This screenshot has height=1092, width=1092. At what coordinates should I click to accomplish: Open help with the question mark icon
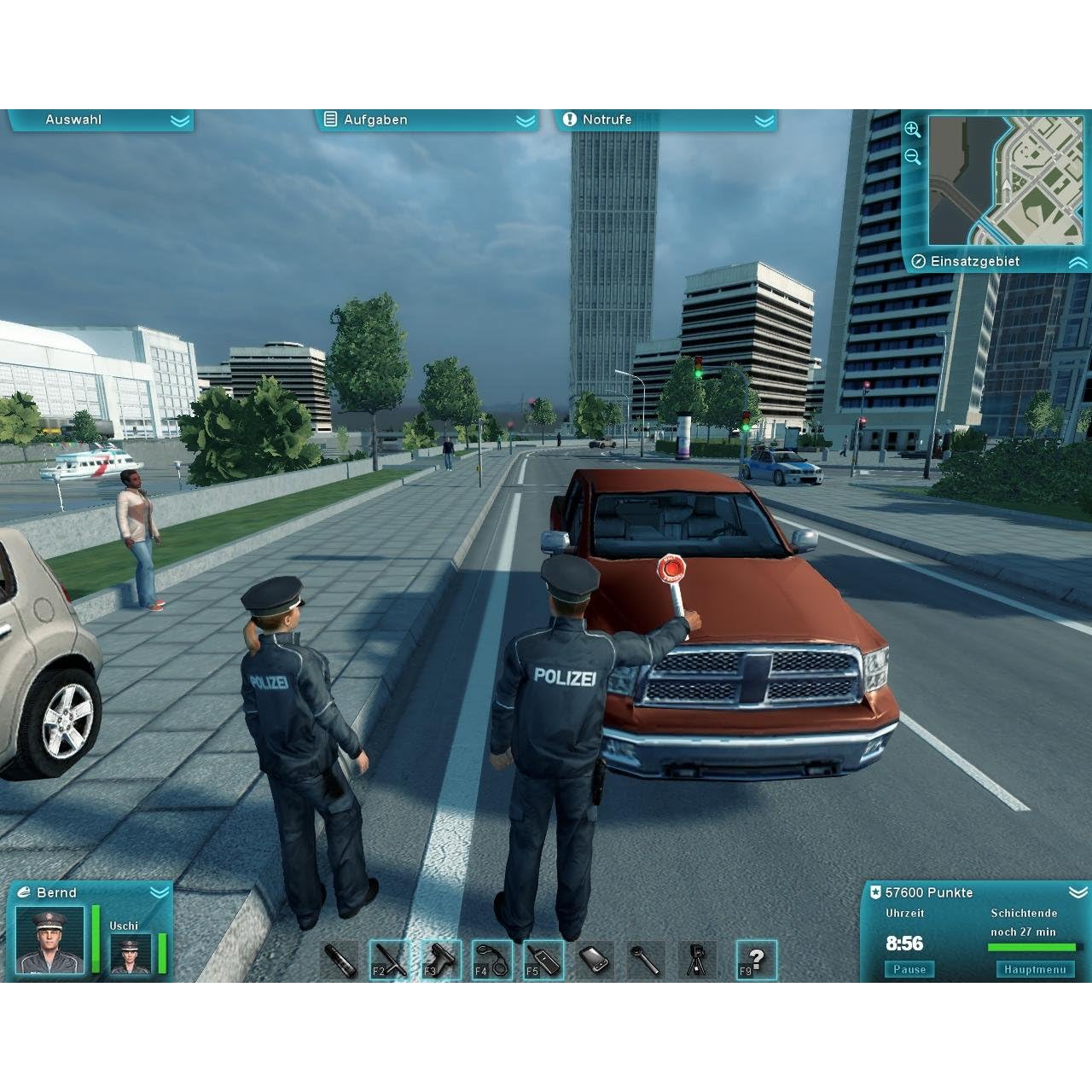[x=755, y=961]
